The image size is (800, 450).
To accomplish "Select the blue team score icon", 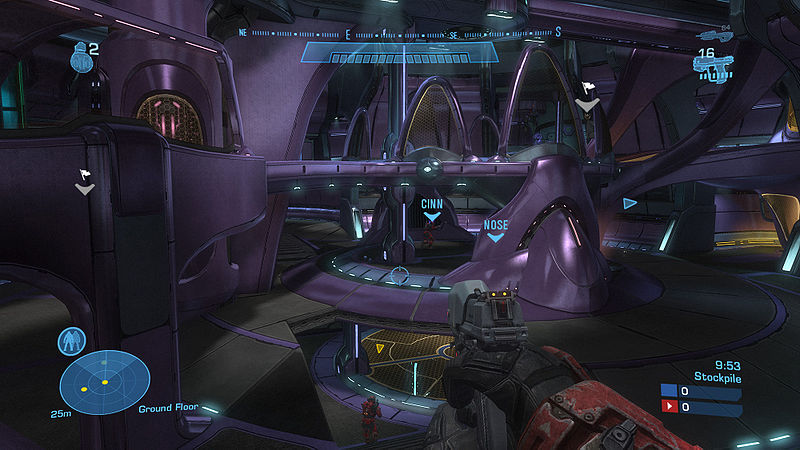I will pos(668,392).
